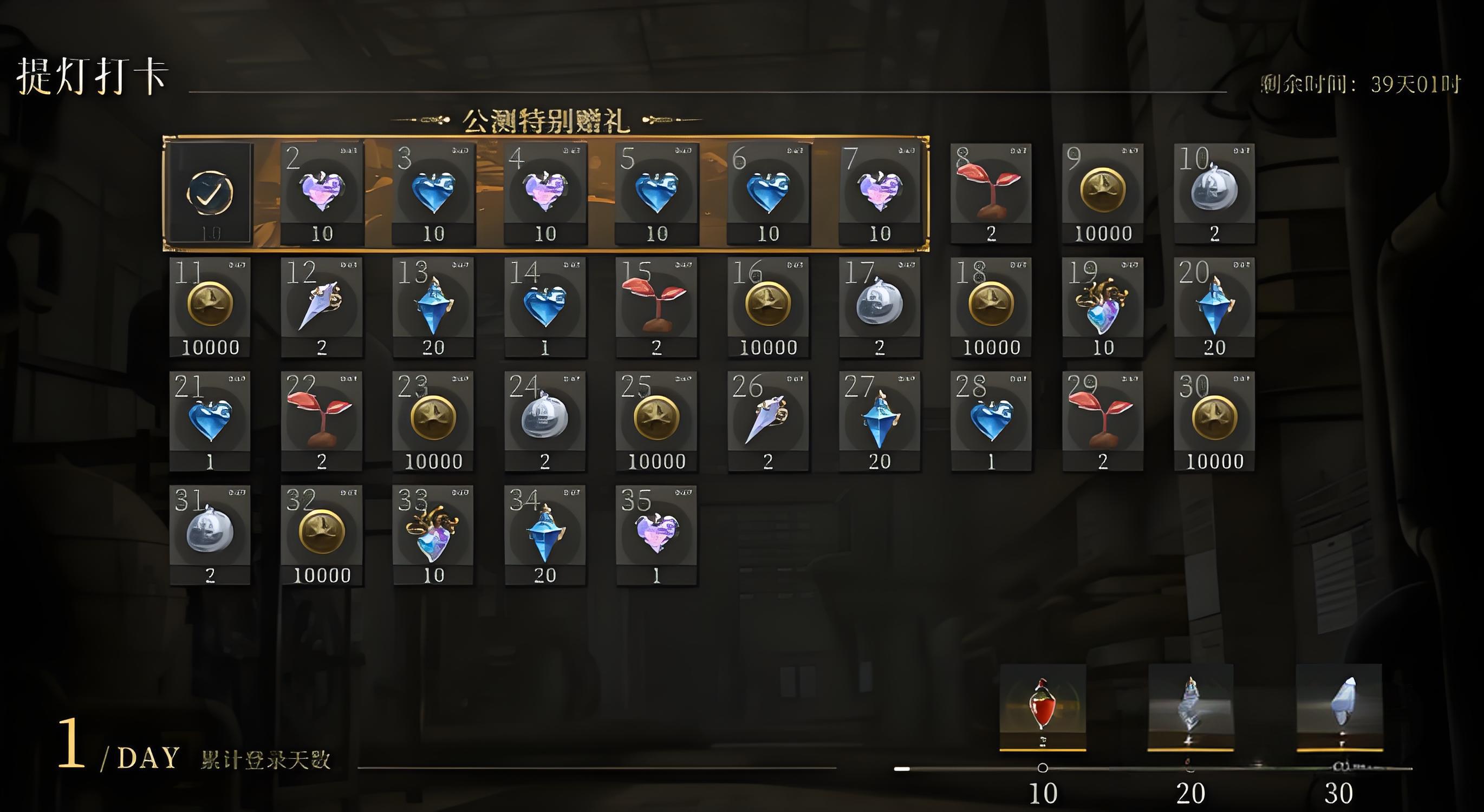Viewport: 1484px width, 812px height.
Task: Select the day 9 gold coin reward
Action: (1103, 193)
